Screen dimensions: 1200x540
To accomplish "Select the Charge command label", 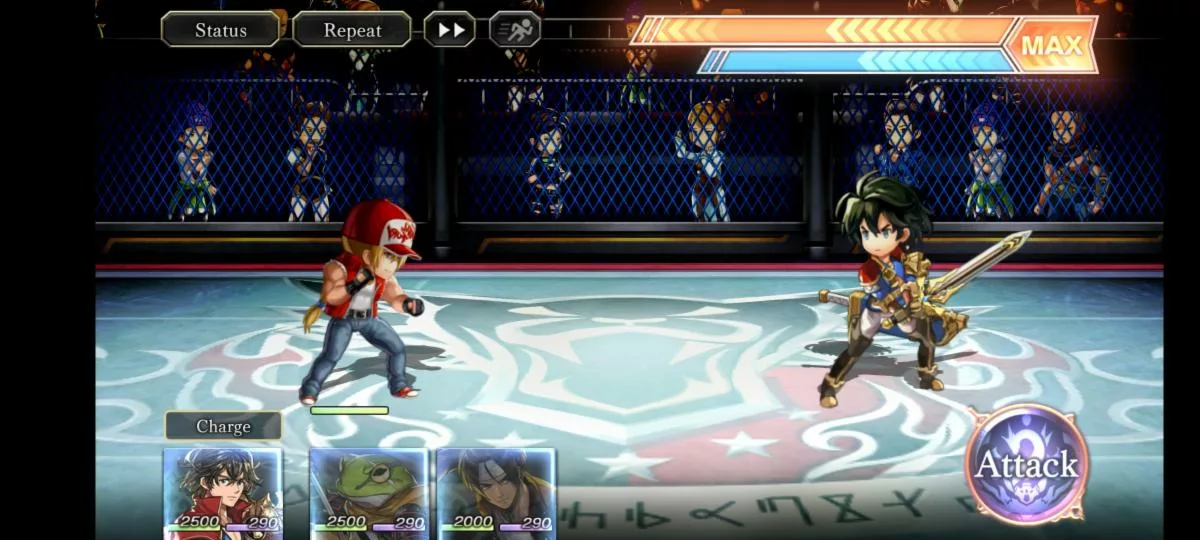I will pyautogui.click(x=223, y=426).
